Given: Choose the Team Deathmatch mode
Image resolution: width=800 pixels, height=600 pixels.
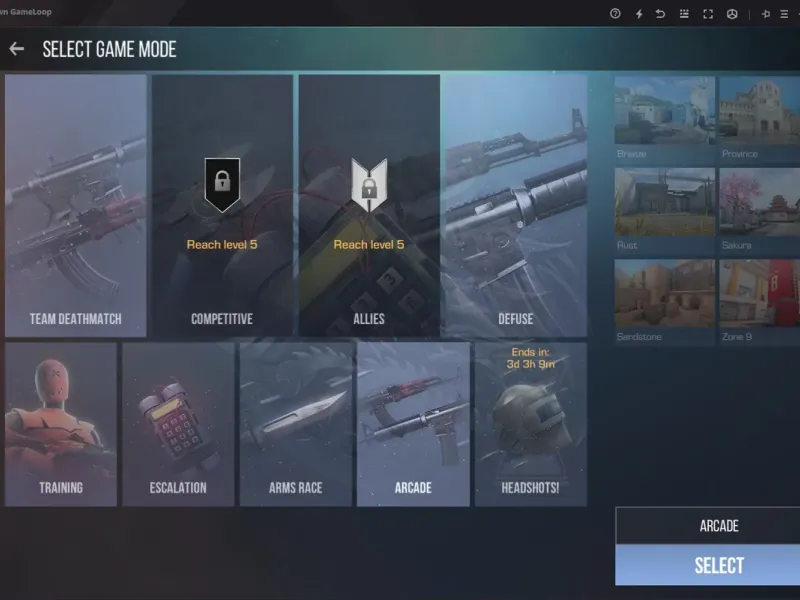Looking at the screenshot, I should pos(76,205).
